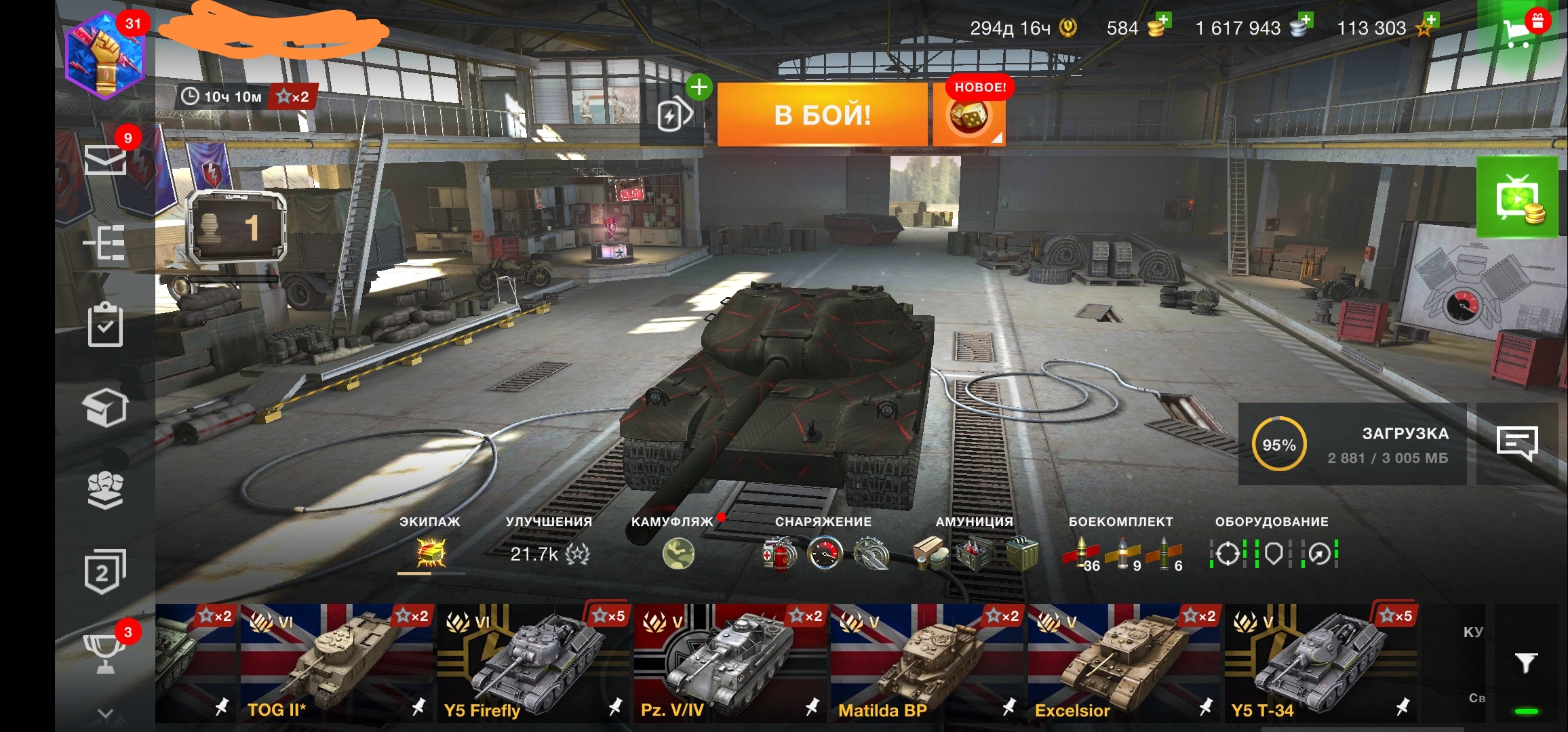The image size is (1568, 732).
Task: Open the shop cart with gift badge
Action: [1521, 30]
